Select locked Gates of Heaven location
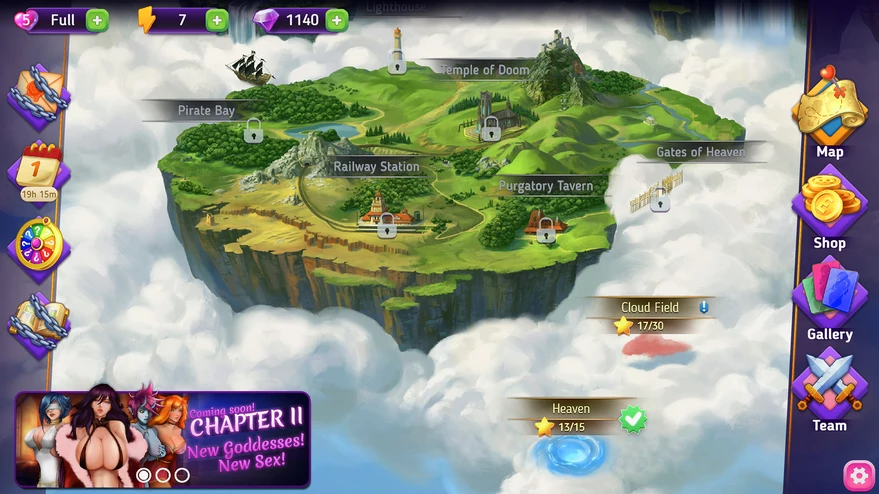This screenshot has width=879, height=494. [x=660, y=198]
